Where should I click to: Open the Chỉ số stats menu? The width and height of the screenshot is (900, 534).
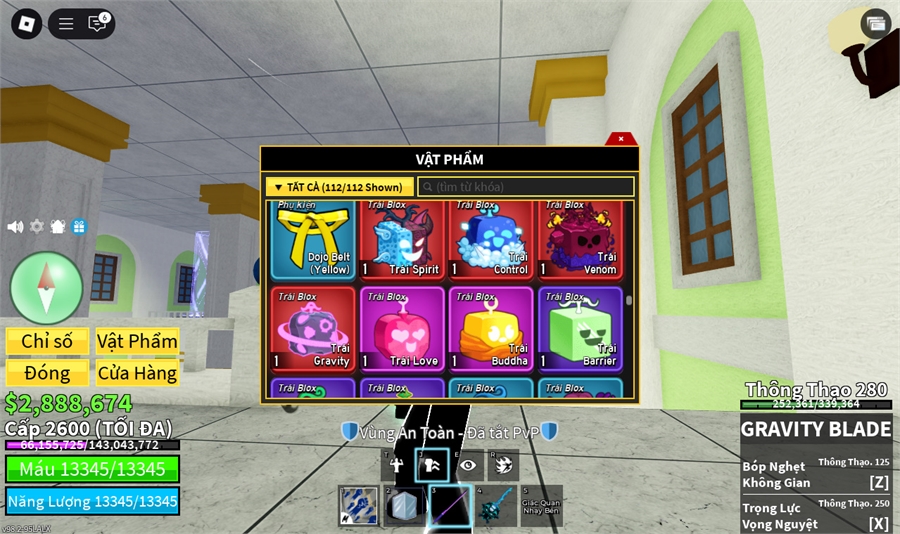tap(47, 341)
